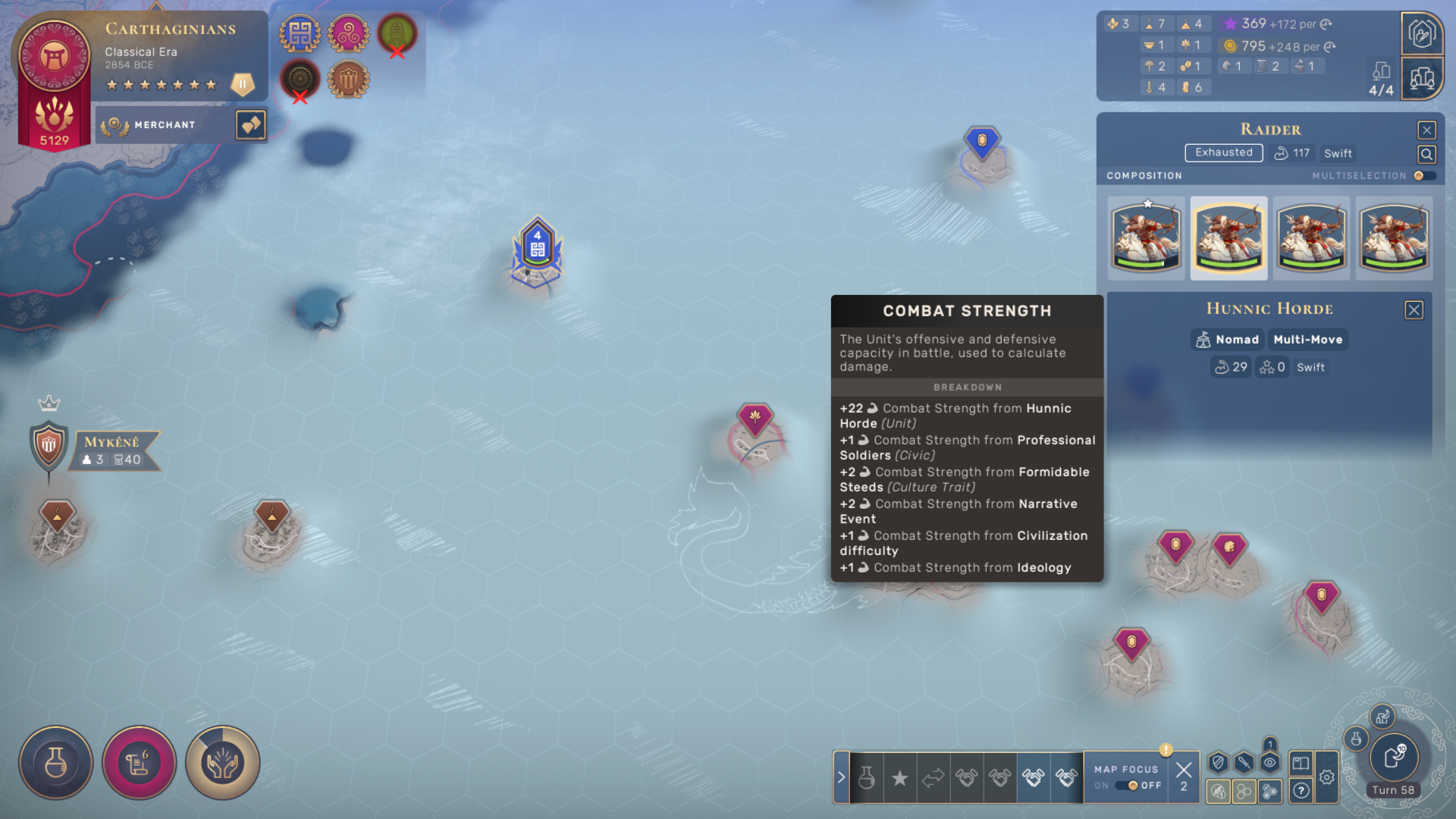Dismiss notifications with the X button

click(x=1183, y=771)
